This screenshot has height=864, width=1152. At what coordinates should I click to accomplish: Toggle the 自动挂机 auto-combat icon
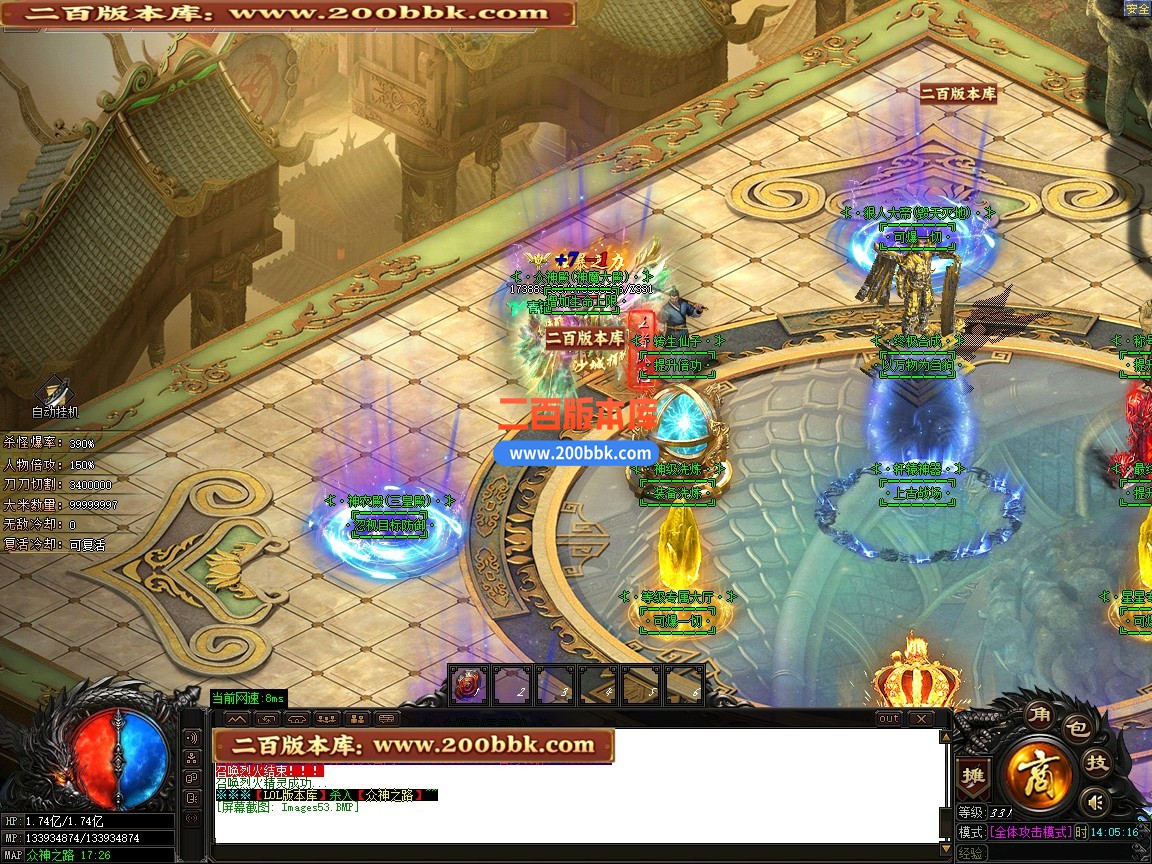pyautogui.click(x=53, y=393)
